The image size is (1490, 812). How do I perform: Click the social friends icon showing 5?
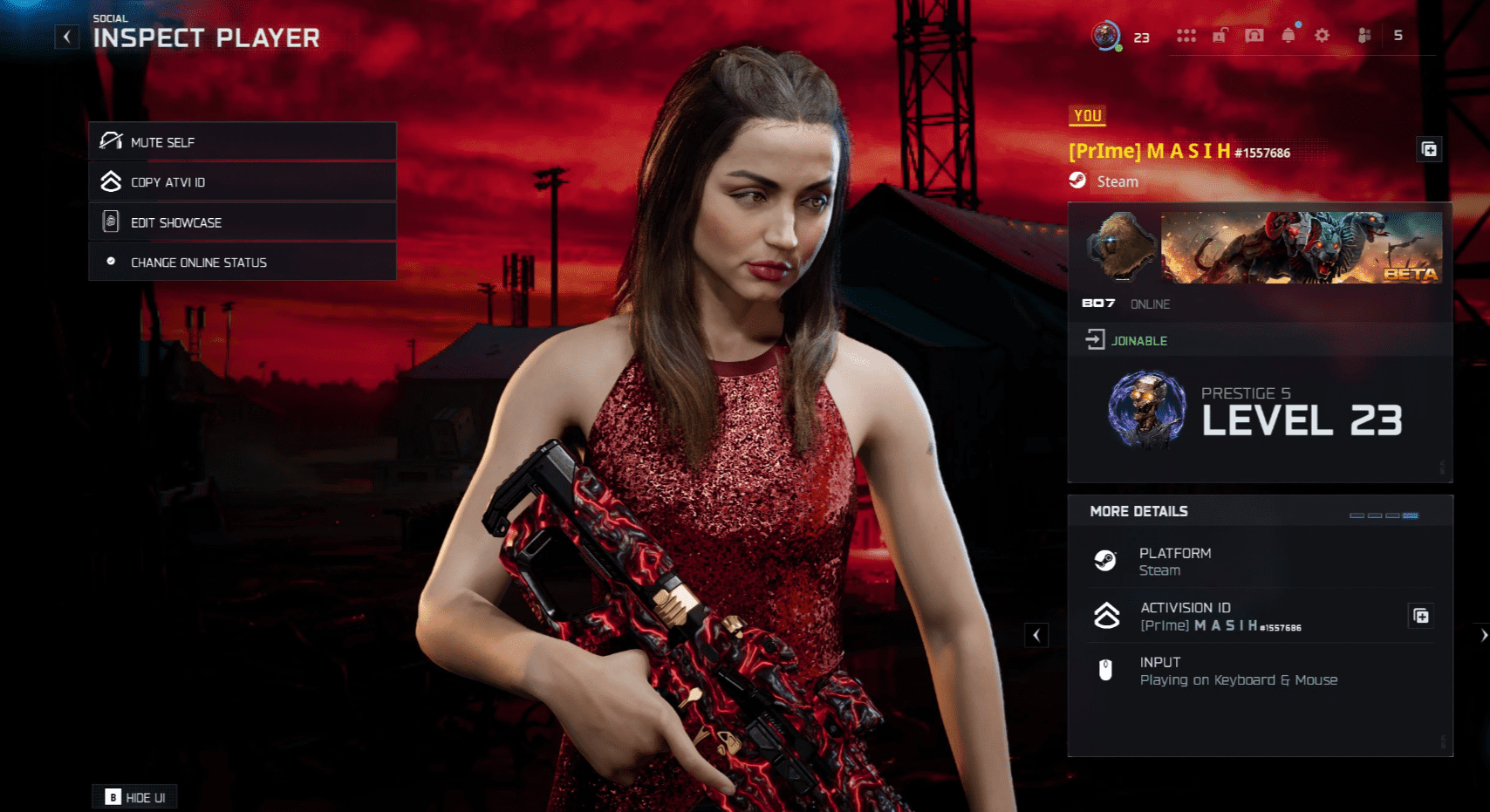coord(1365,36)
